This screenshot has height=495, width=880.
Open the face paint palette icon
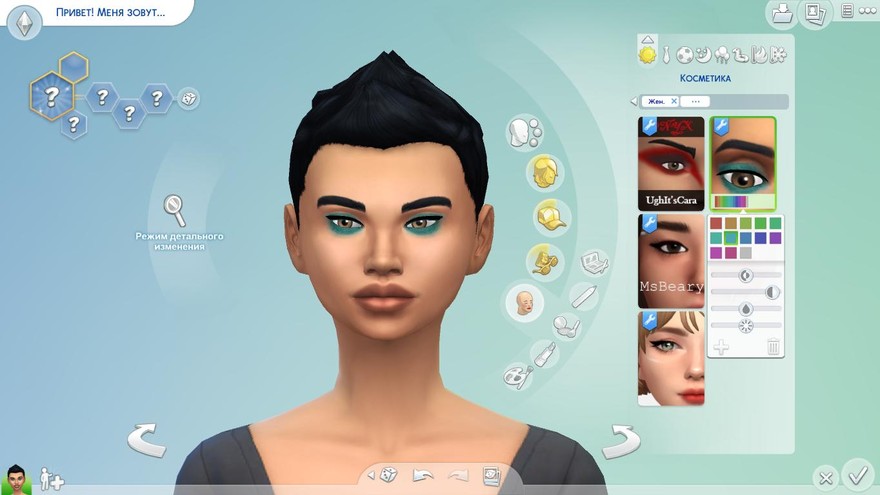point(519,376)
